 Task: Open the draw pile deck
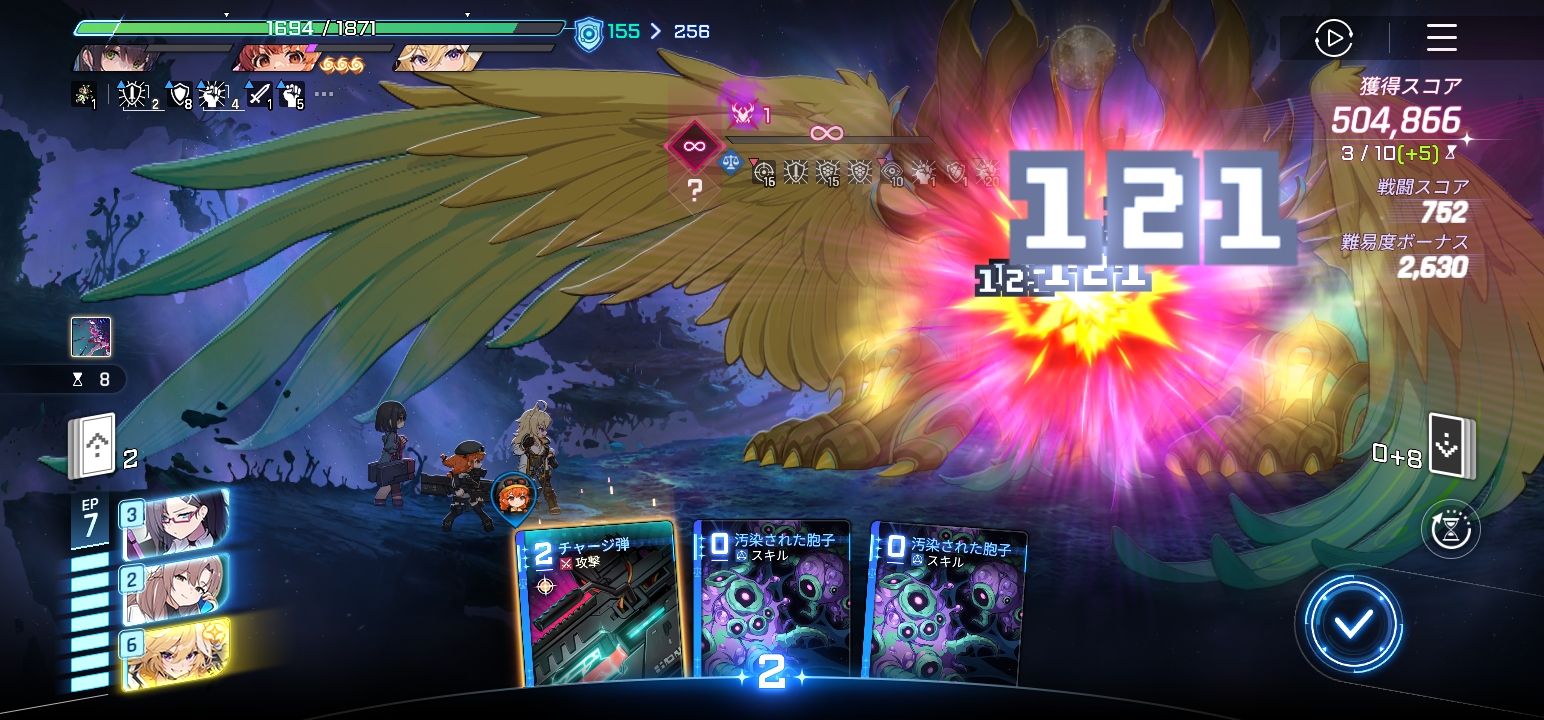[92, 447]
